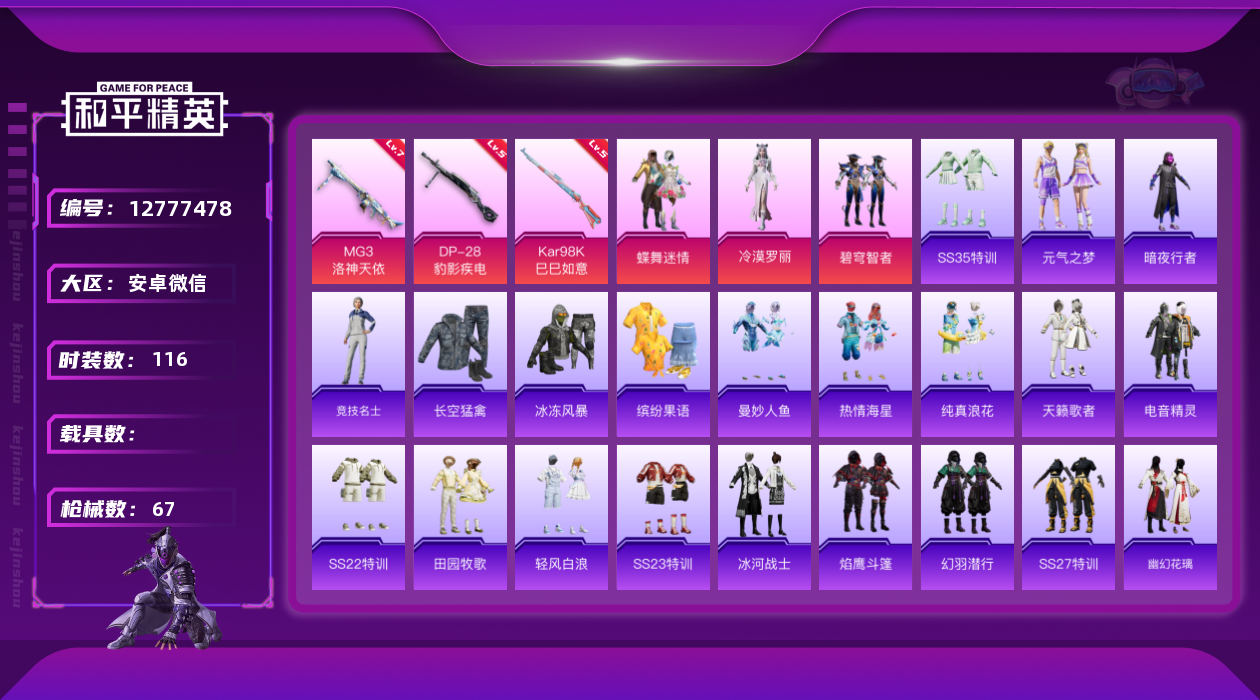Select the 缤纷果语 outfit card

point(663,364)
